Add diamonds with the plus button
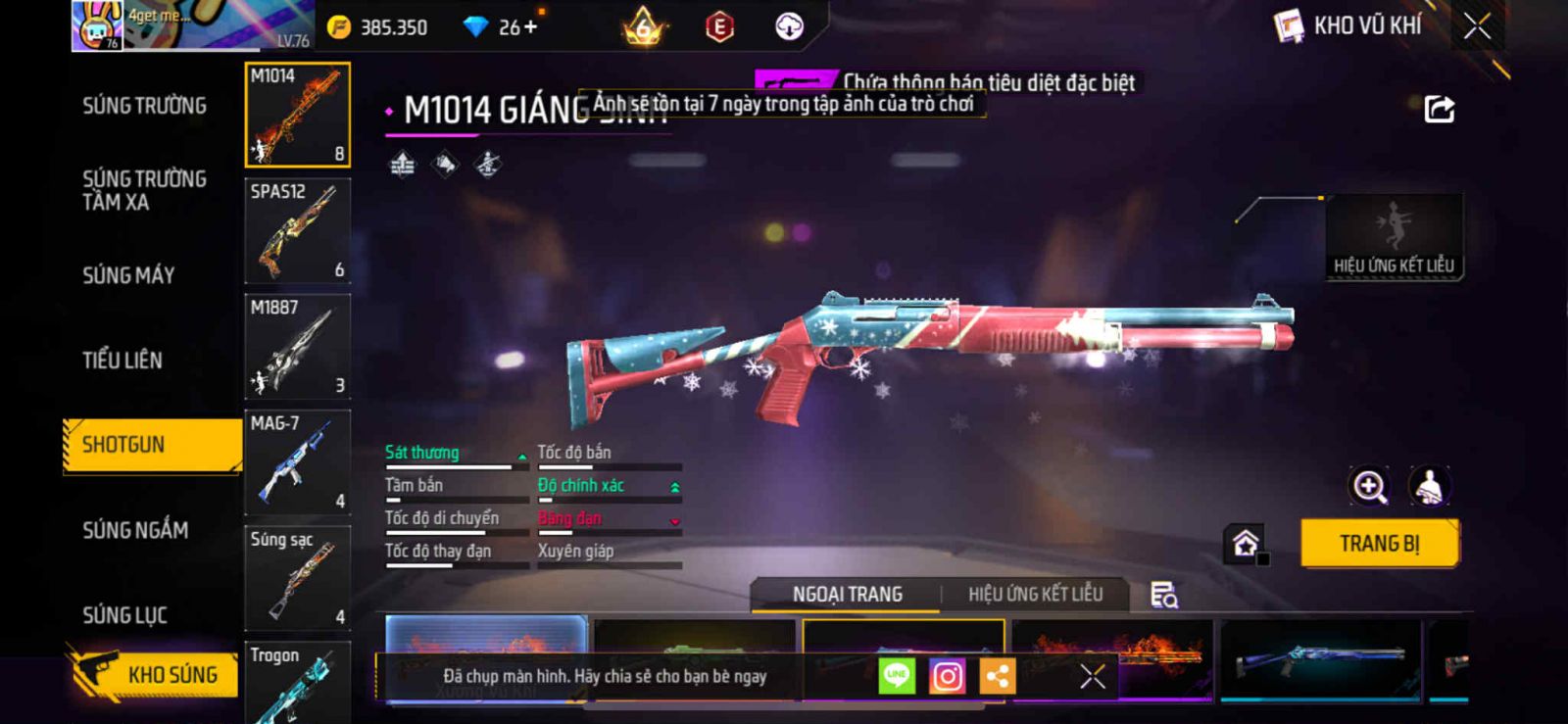1568x724 pixels. click(531, 27)
